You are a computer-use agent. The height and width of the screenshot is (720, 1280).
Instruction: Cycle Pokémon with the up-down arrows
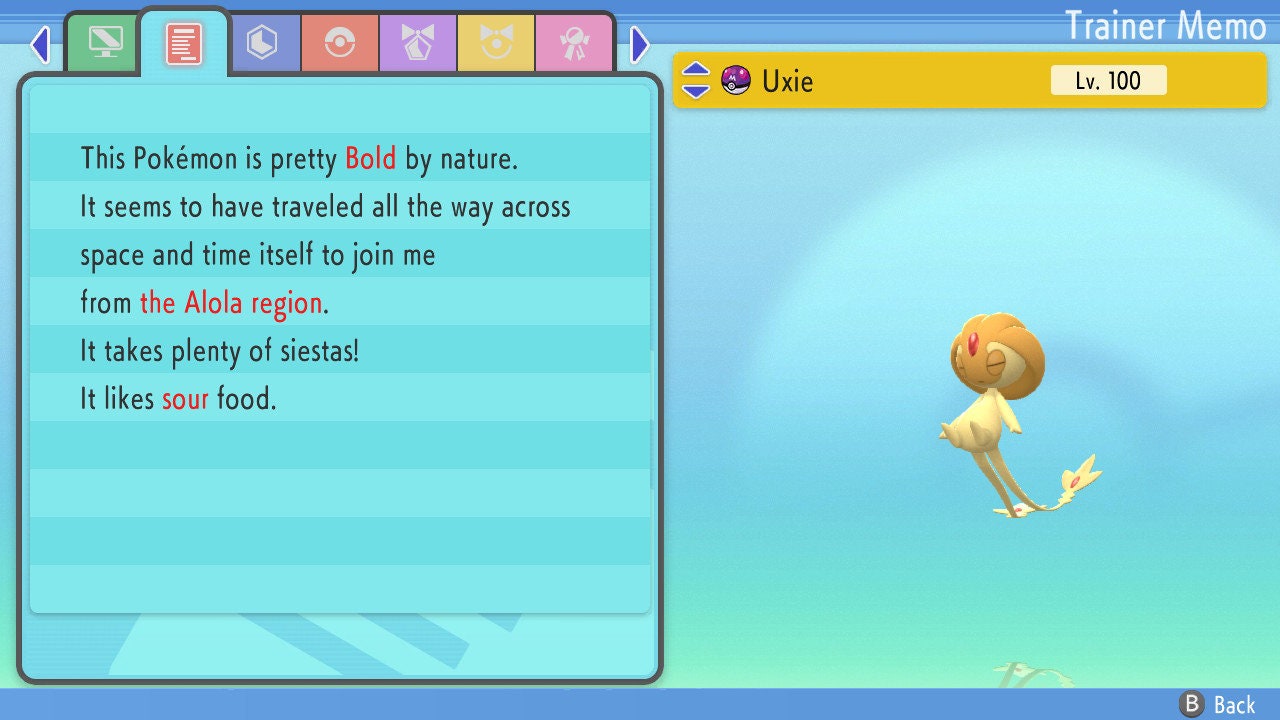[696, 80]
